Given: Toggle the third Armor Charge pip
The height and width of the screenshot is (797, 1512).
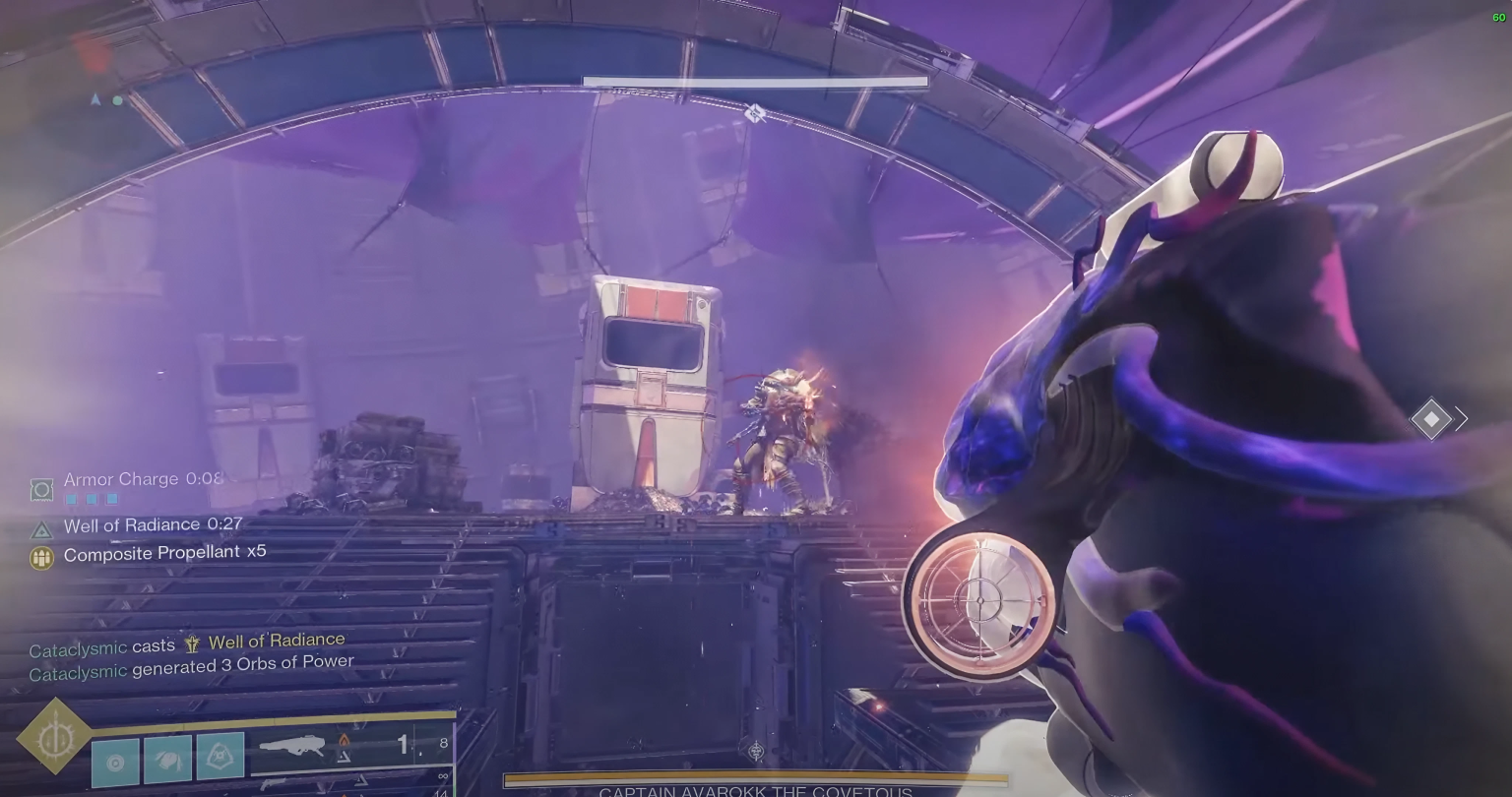Looking at the screenshot, I should [x=111, y=498].
